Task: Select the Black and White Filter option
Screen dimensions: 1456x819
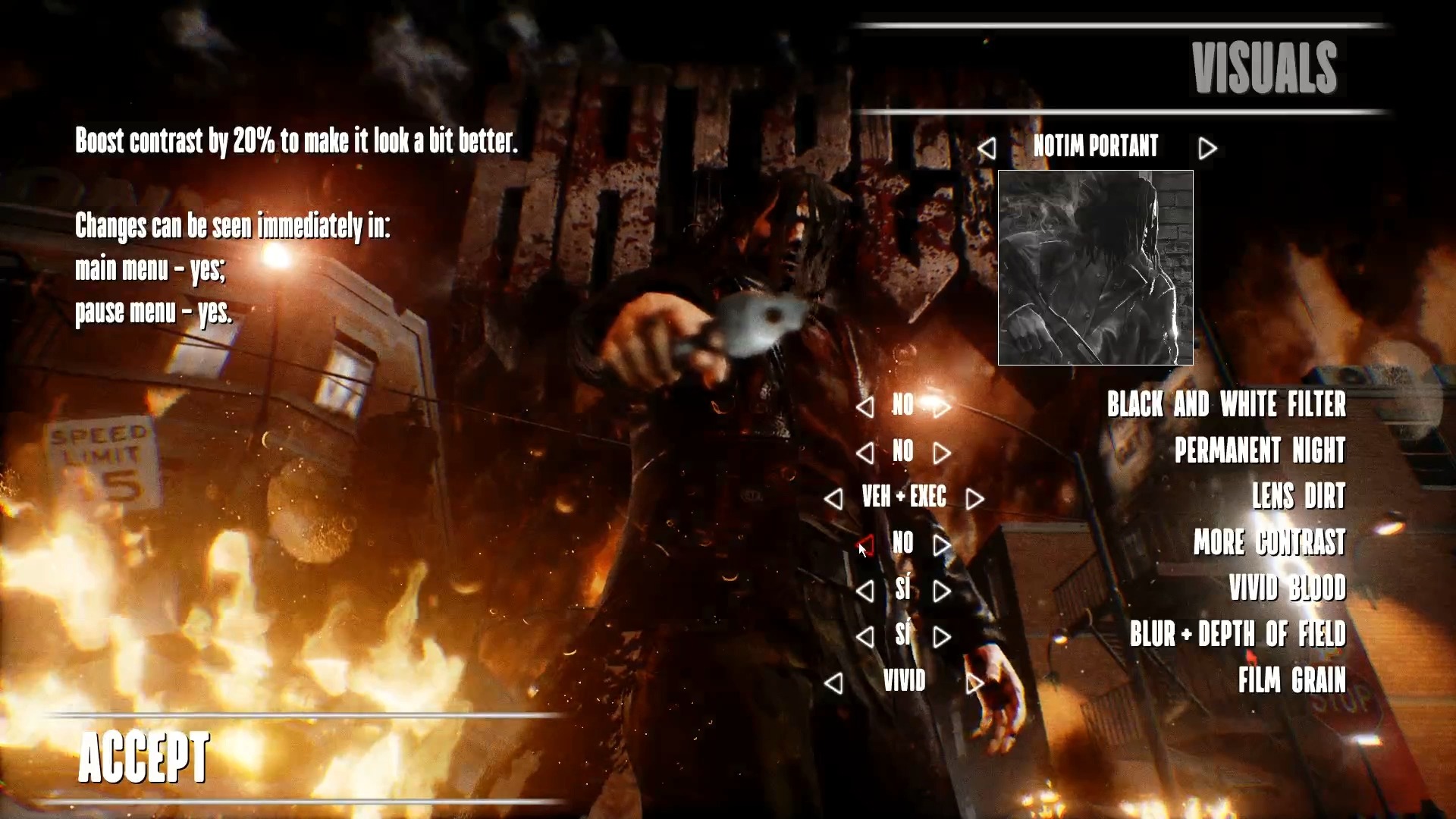Action: [x=1225, y=405]
